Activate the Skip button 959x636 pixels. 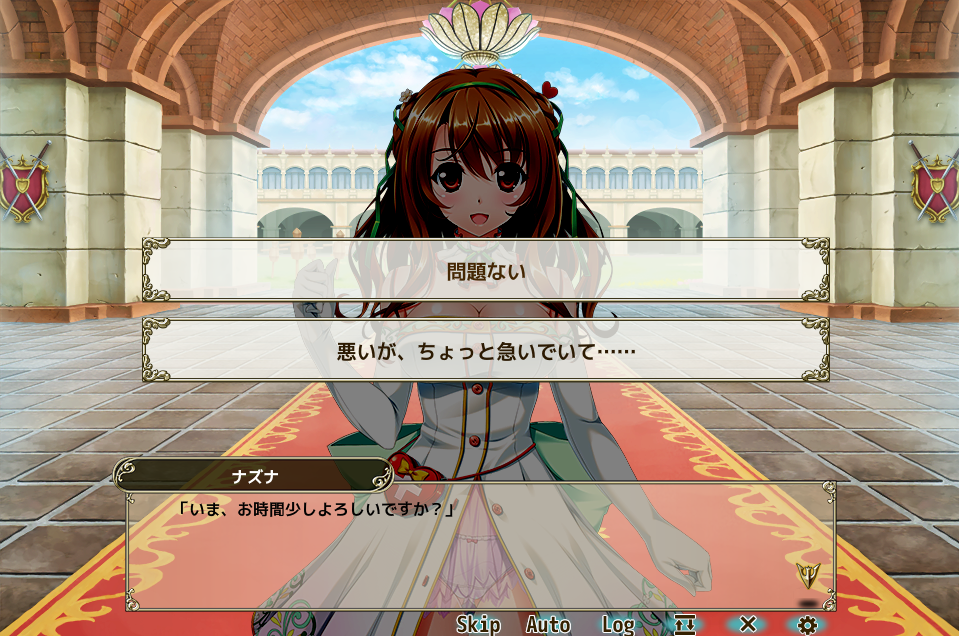pos(478,624)
